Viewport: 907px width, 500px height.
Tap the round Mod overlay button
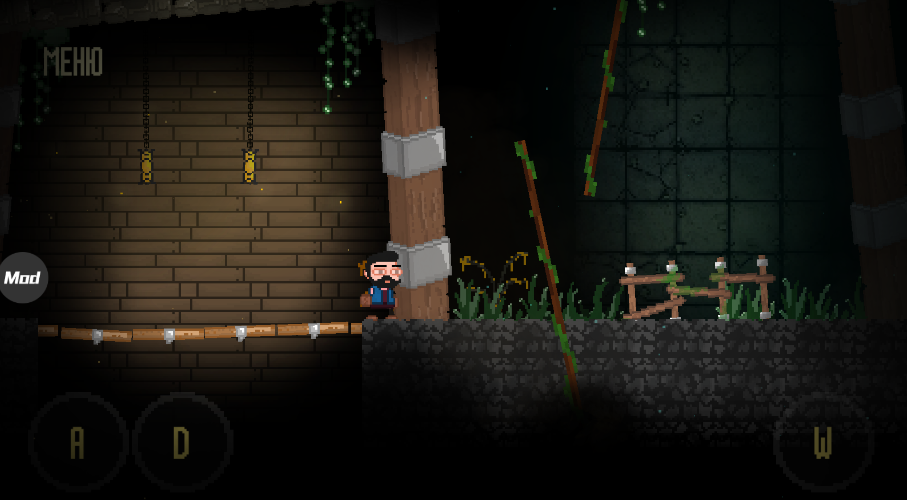(x=22, y=278)
